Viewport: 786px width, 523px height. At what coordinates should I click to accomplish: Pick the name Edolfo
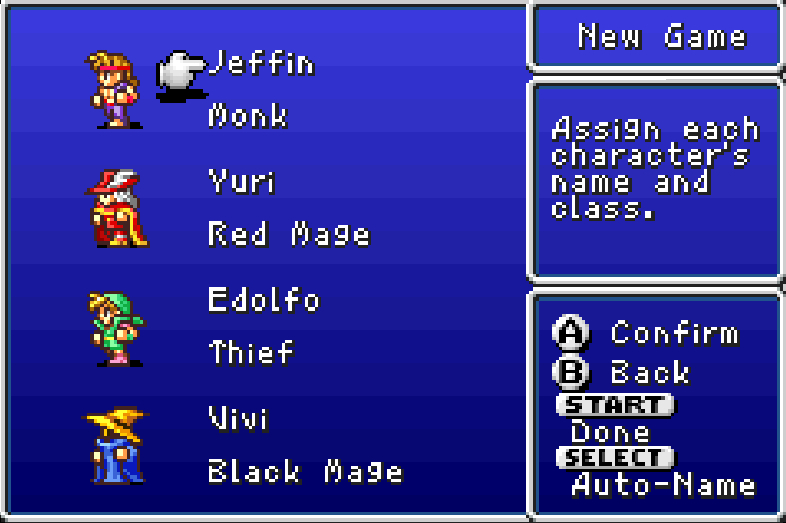pos(264,299)
